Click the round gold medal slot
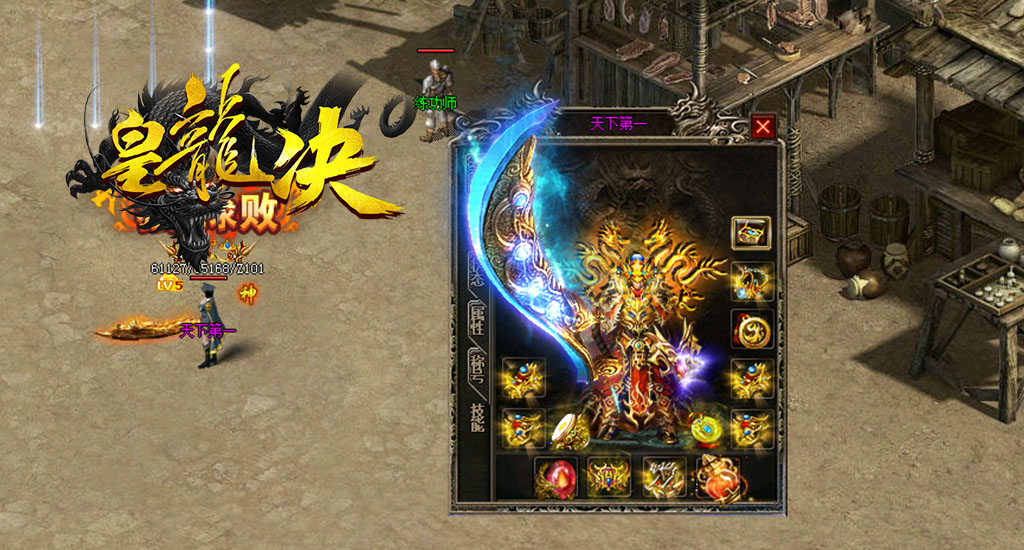 click(750, 329)
